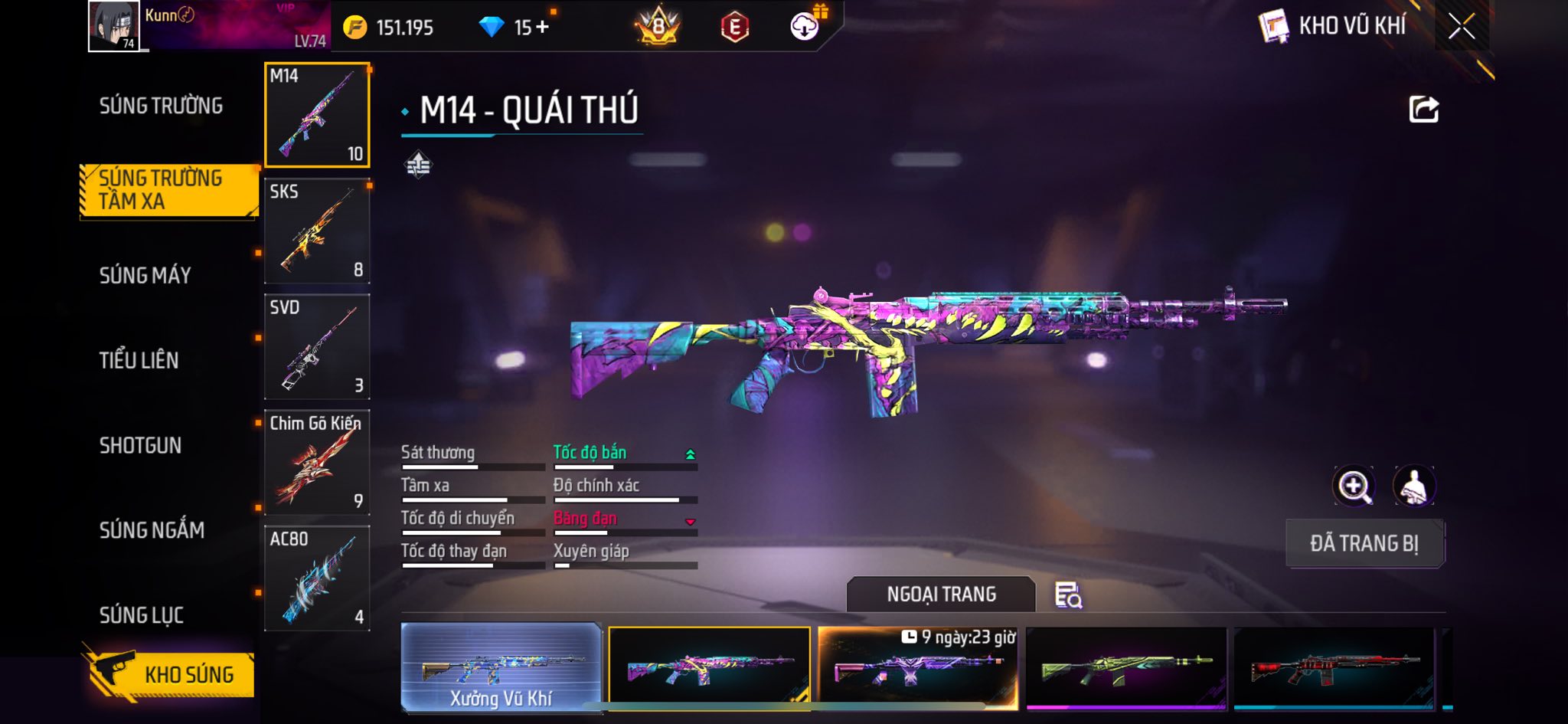Open the Súng Máy category
This screenshot has width=1568, height=724.
click(145, 275)
